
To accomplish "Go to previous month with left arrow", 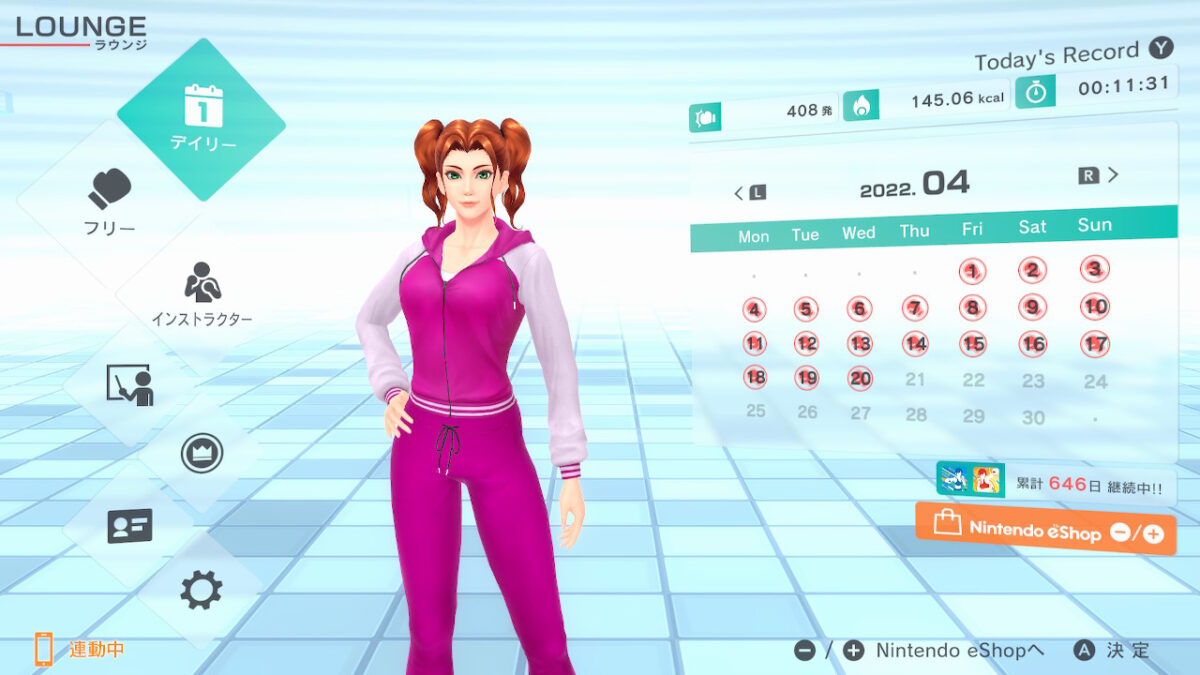I will [x=748, y=192].
